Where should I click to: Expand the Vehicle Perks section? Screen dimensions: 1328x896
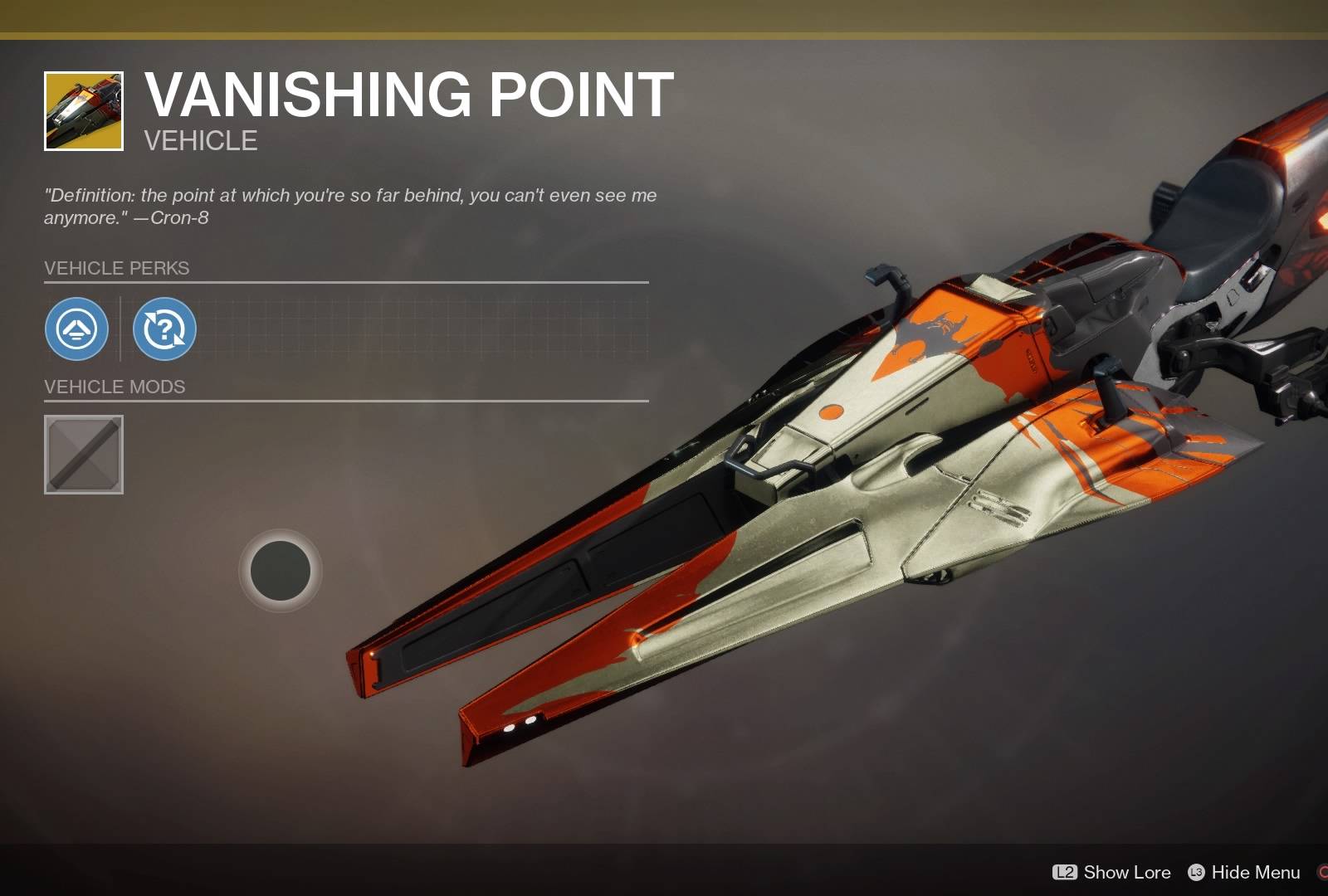click(x=116, y=267)
